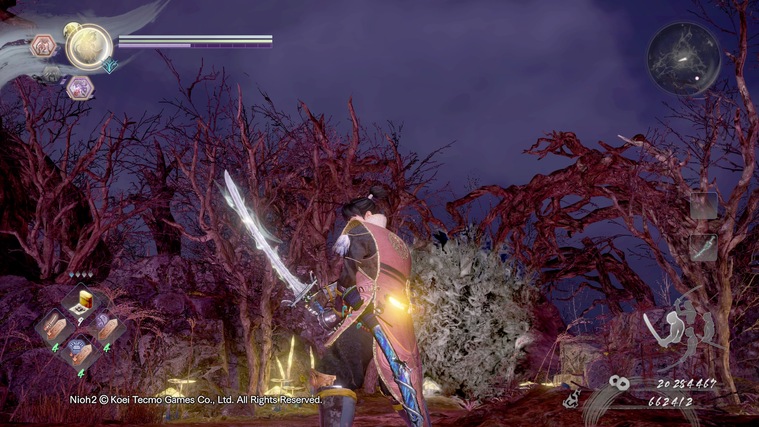Select the guardian spirit portrait
The image size is (759, 427).
[x=88, y=46]
